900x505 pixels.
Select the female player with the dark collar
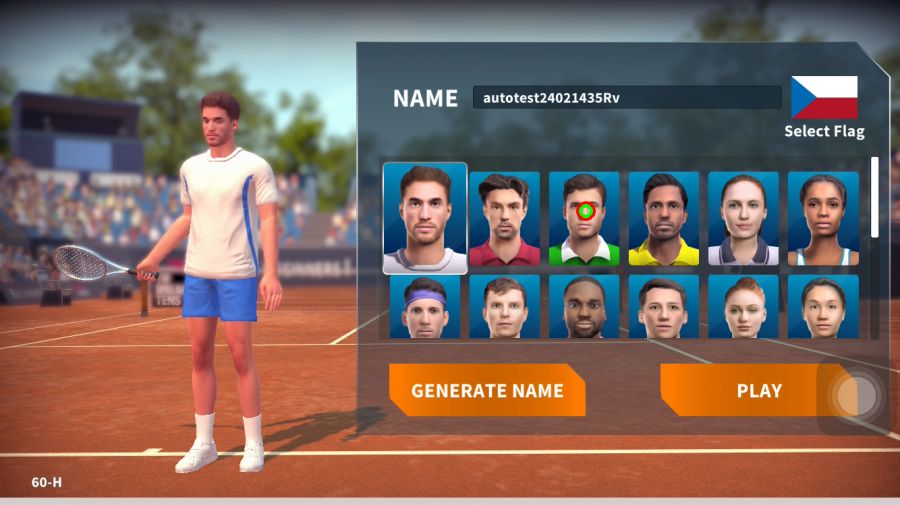point(743,218)
